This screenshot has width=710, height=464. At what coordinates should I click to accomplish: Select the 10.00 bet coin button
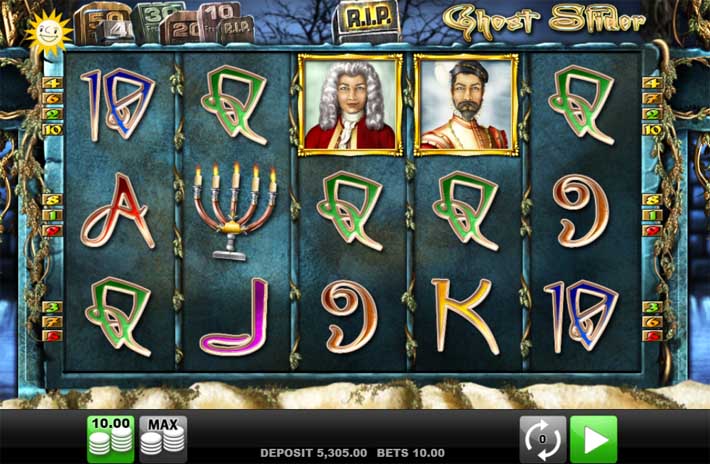click(110, 438)
